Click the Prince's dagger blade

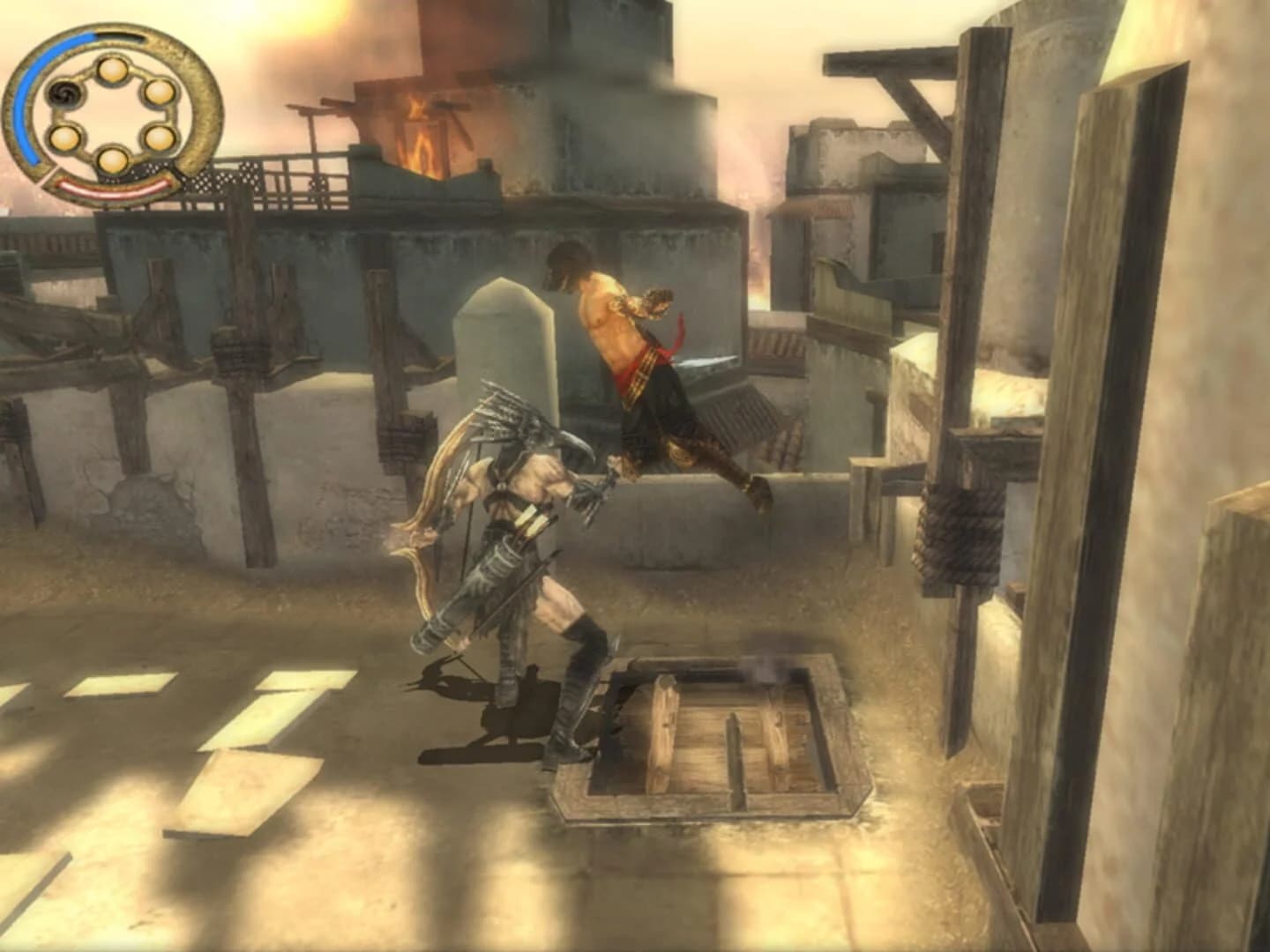click(x=706, y=361)
